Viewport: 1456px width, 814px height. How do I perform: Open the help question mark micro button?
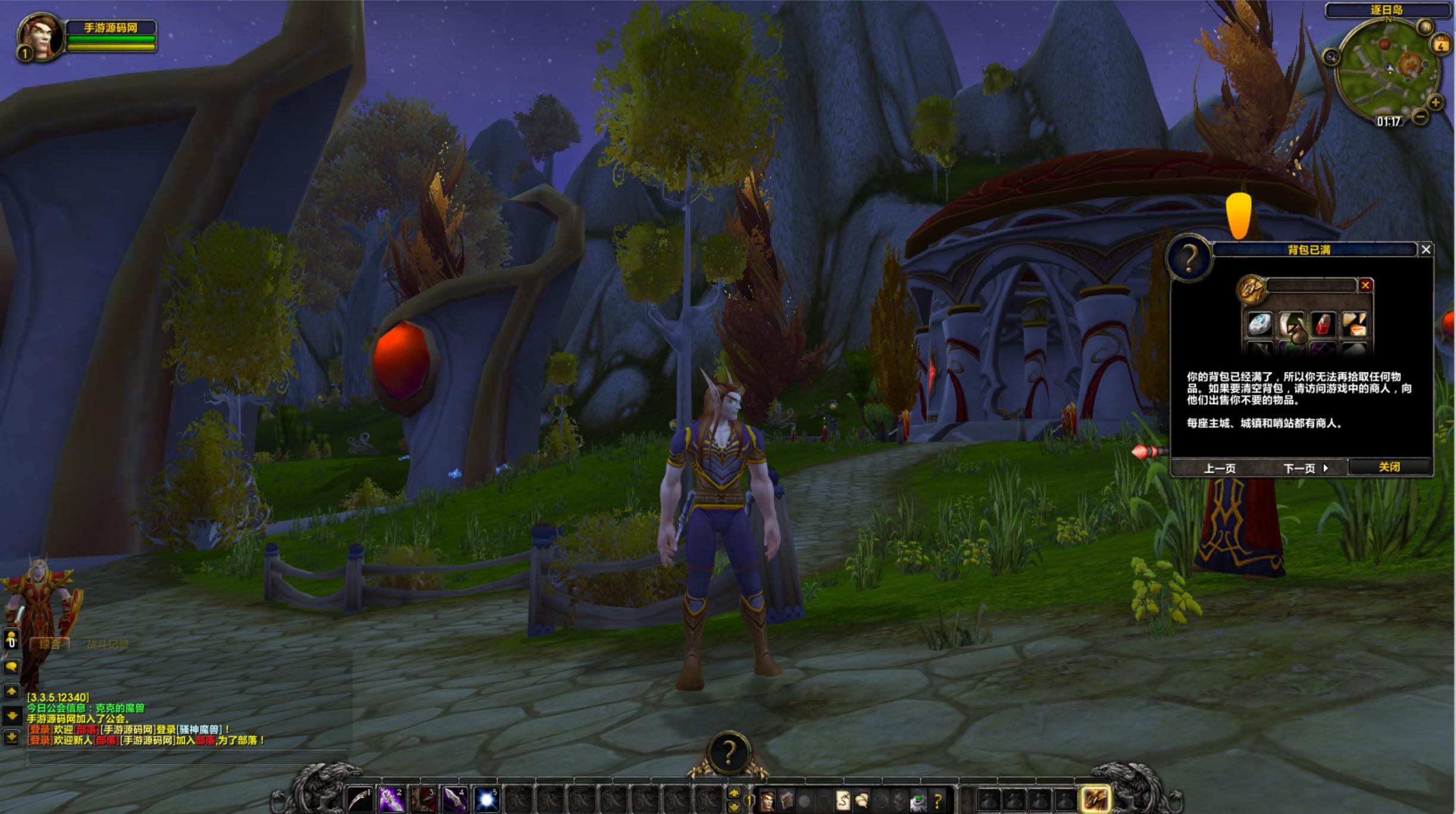[x=937, y=801]
